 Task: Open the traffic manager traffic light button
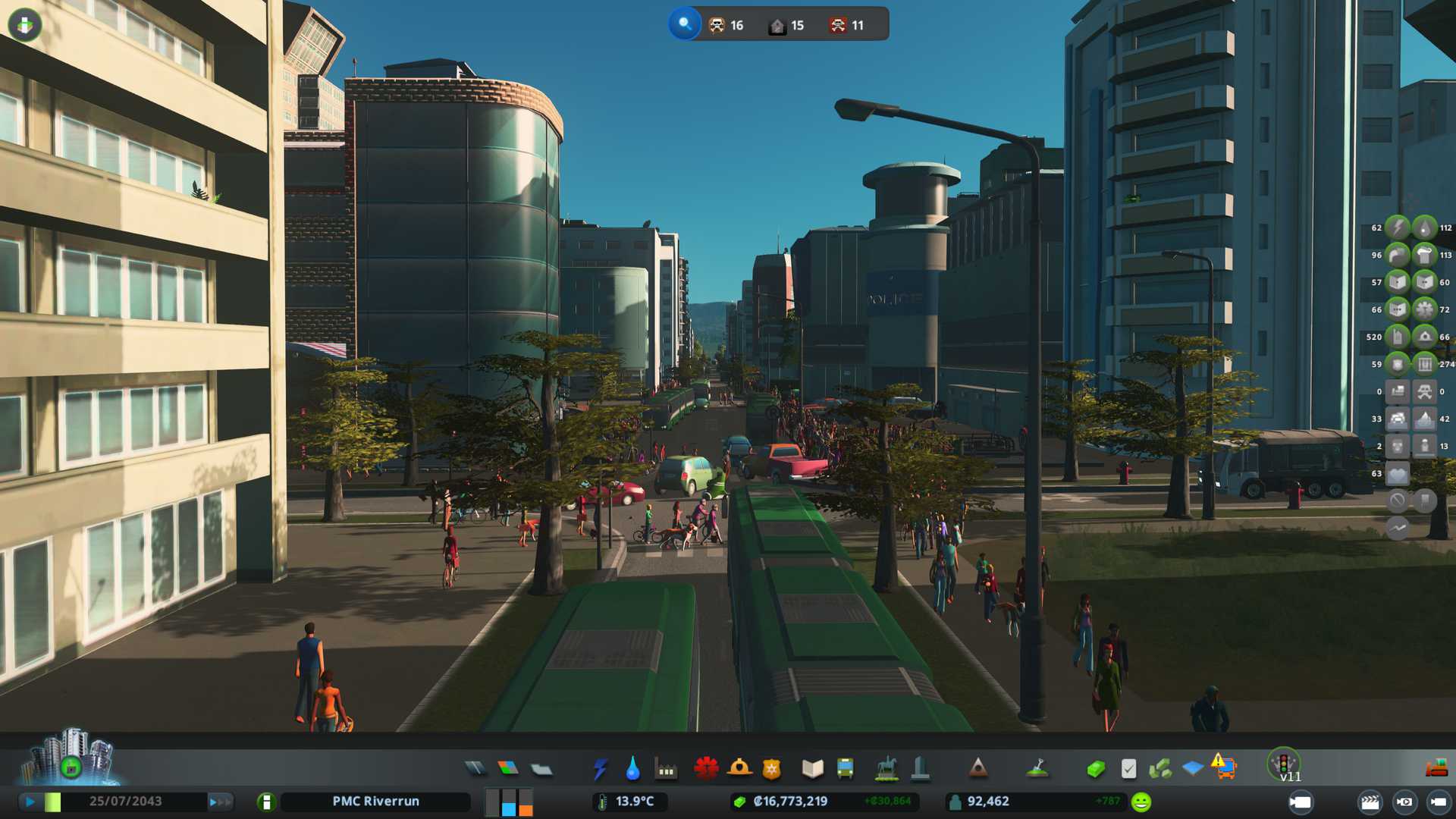click(1284, 763)
